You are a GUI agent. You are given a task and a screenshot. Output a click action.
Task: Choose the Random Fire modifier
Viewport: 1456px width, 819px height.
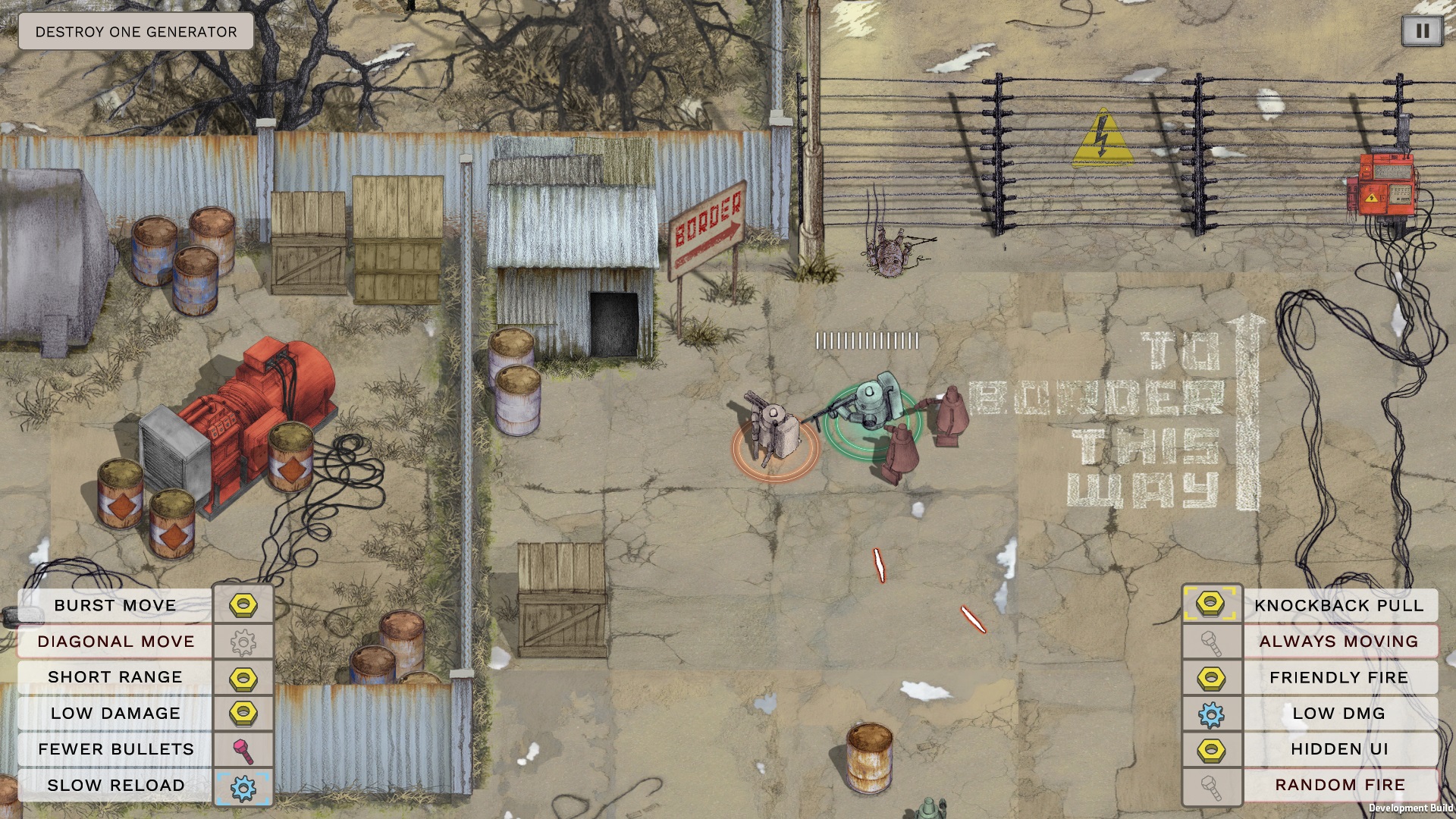pos(1338,785)
